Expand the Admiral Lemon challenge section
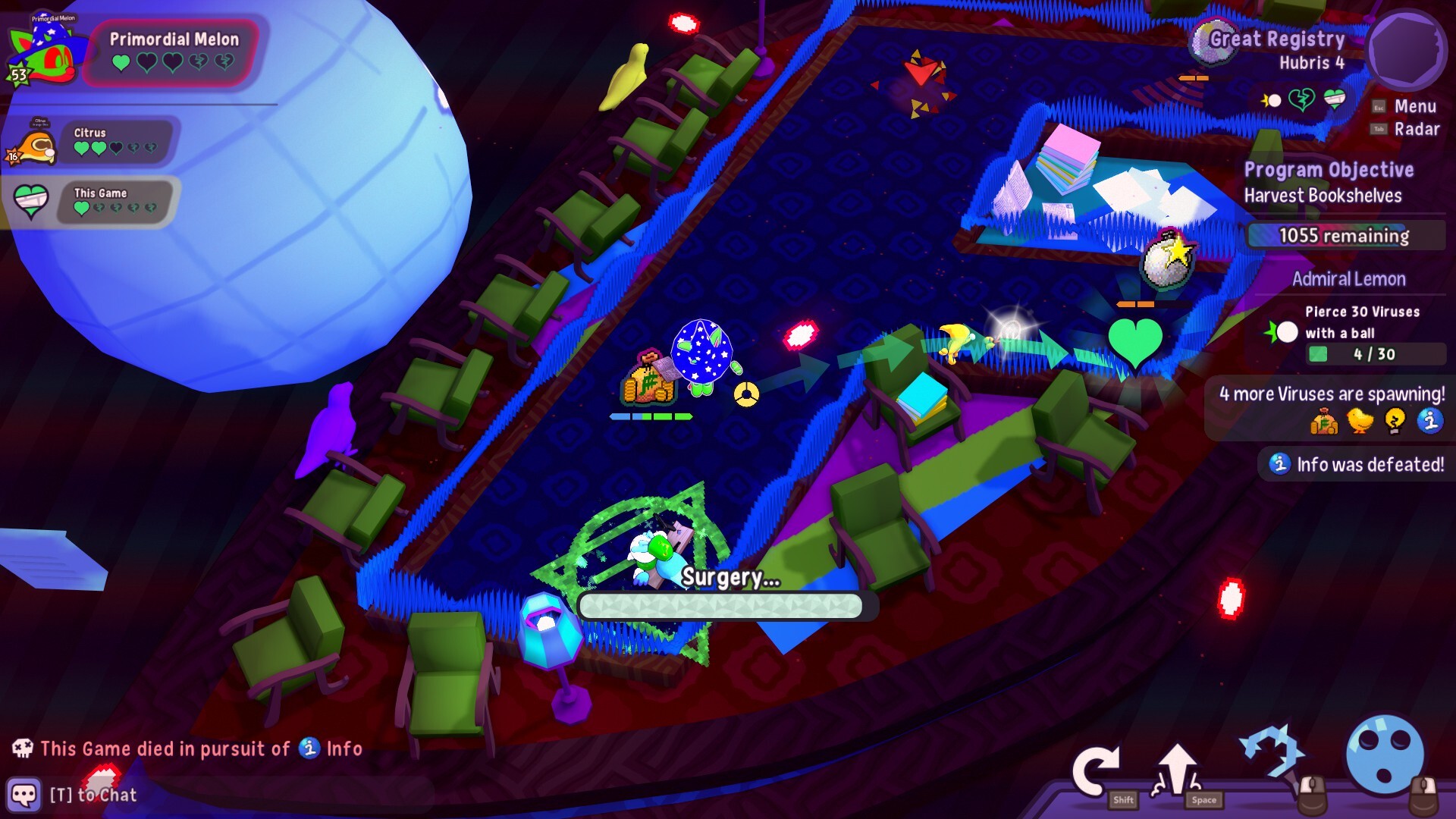 [1351, 279]
